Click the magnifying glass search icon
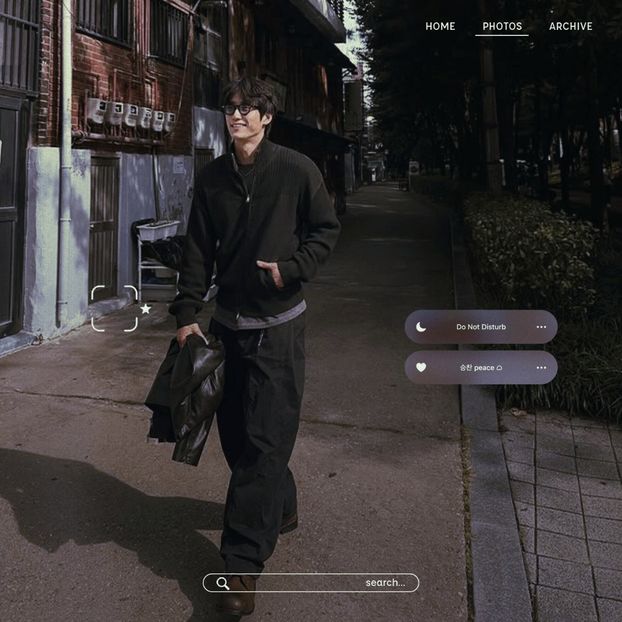Viewport: 622px width, 622px height. pos(222,583)
